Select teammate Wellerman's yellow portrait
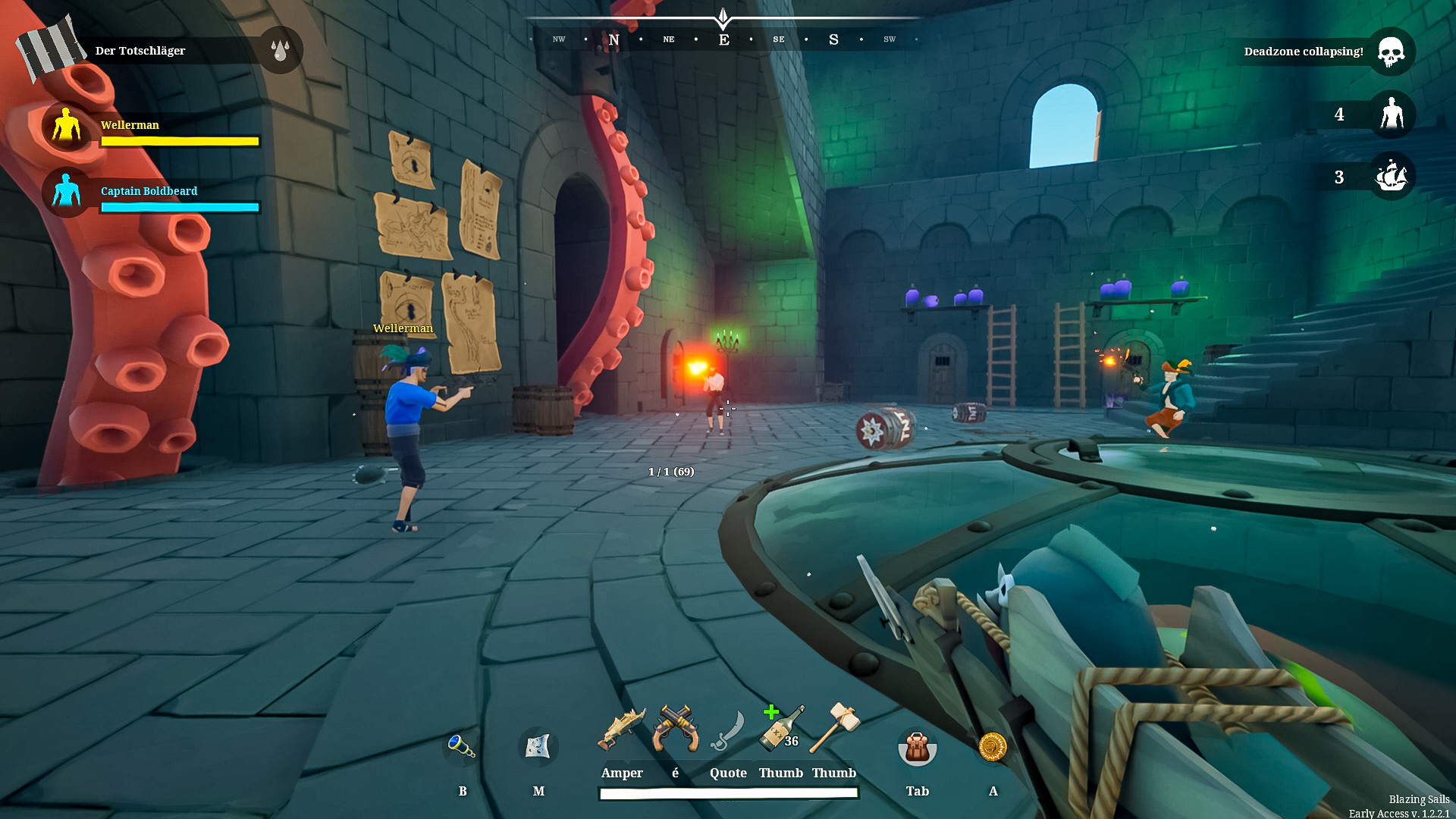Image resolution: width=1456 pixels, height=819 pixels. pos(66,127)
